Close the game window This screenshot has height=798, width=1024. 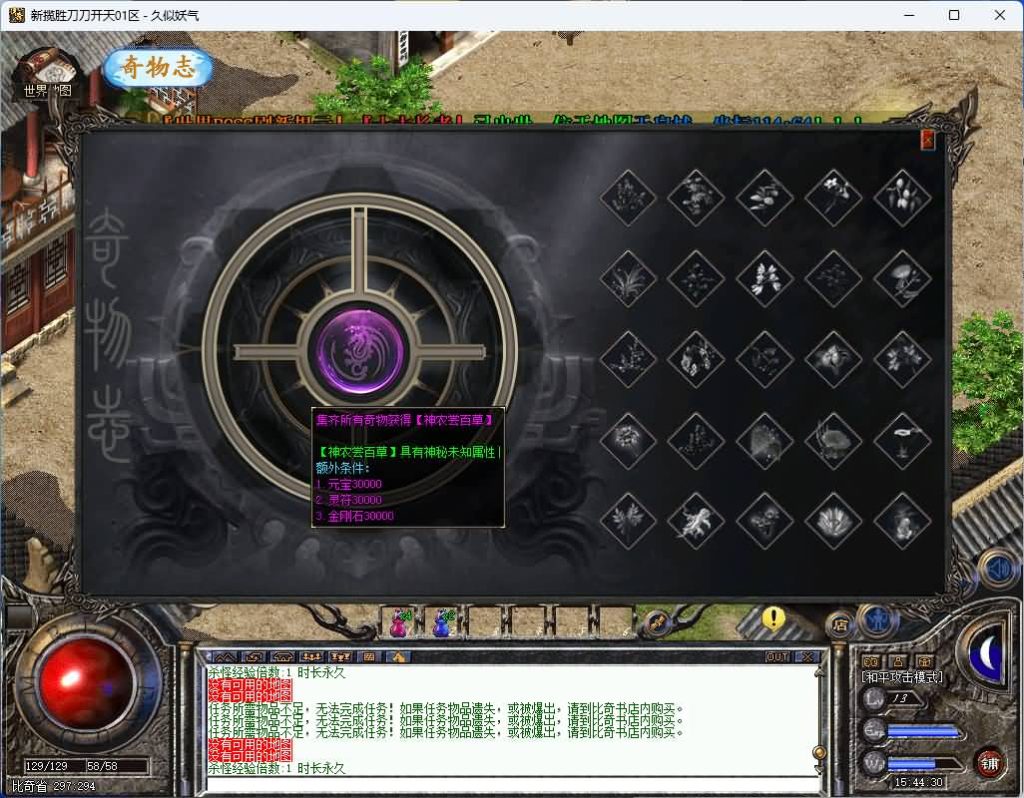(999, 15)
